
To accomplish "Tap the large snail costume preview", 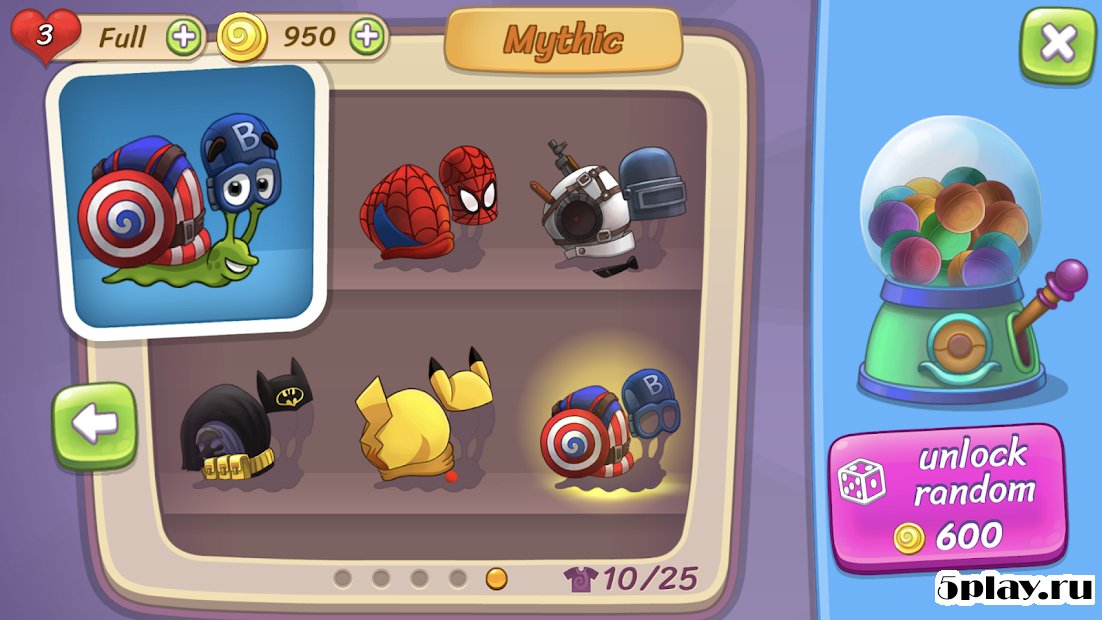I will [x=189, y=196].
